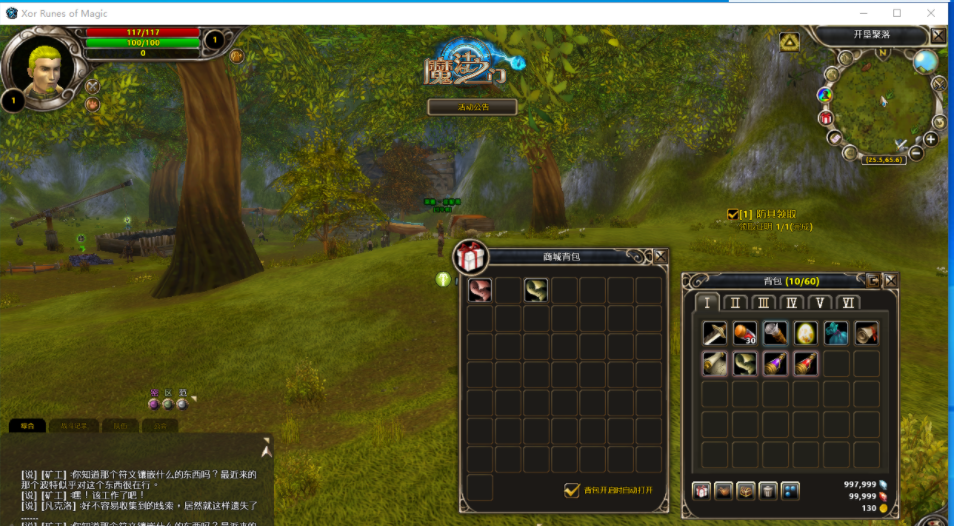The height and width of the screenshot is (526, 956).
Task: Switch to backpack tab II
Action: click(x=736, y=303)
